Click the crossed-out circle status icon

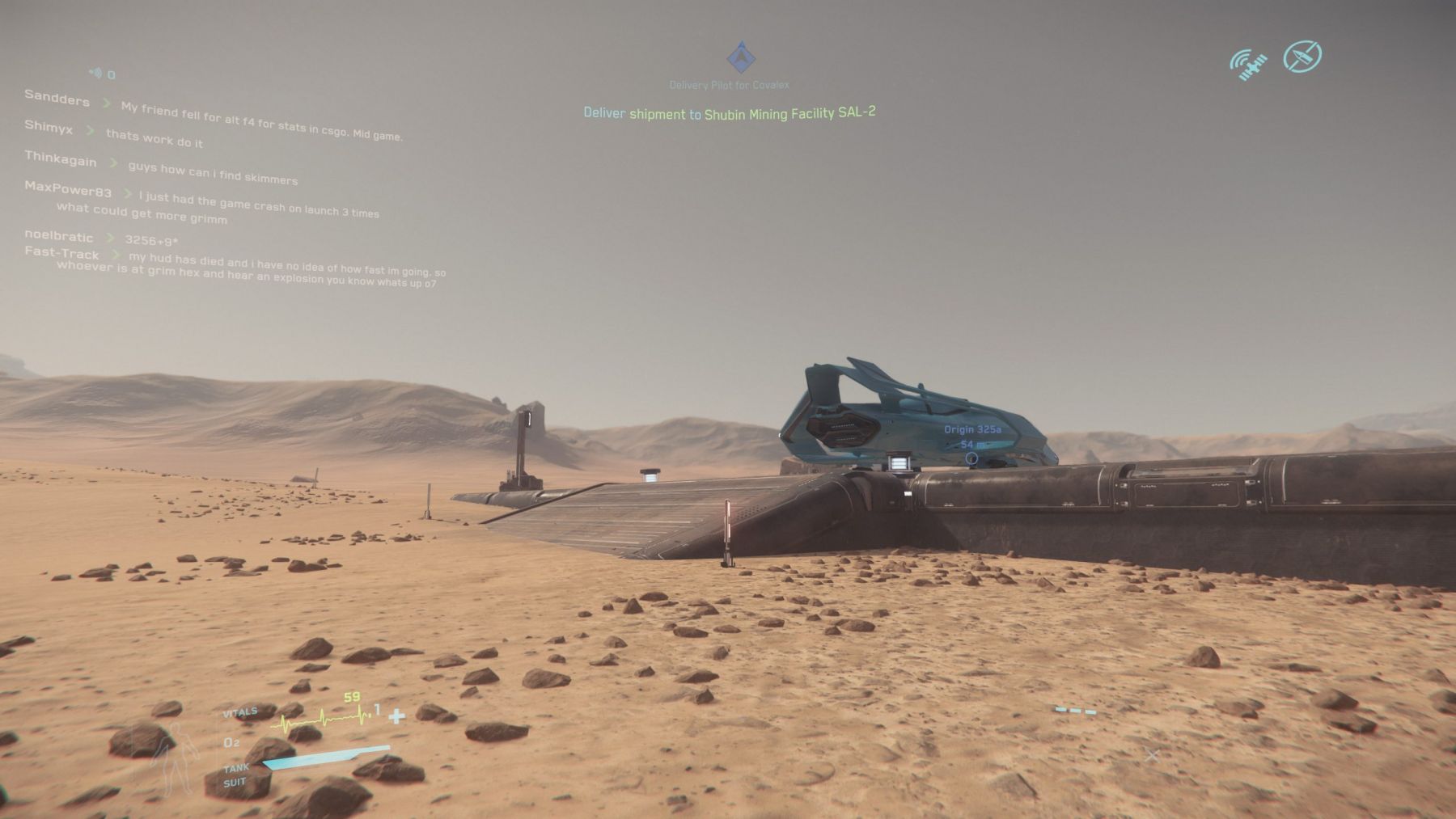click(x=1302, y=57)
